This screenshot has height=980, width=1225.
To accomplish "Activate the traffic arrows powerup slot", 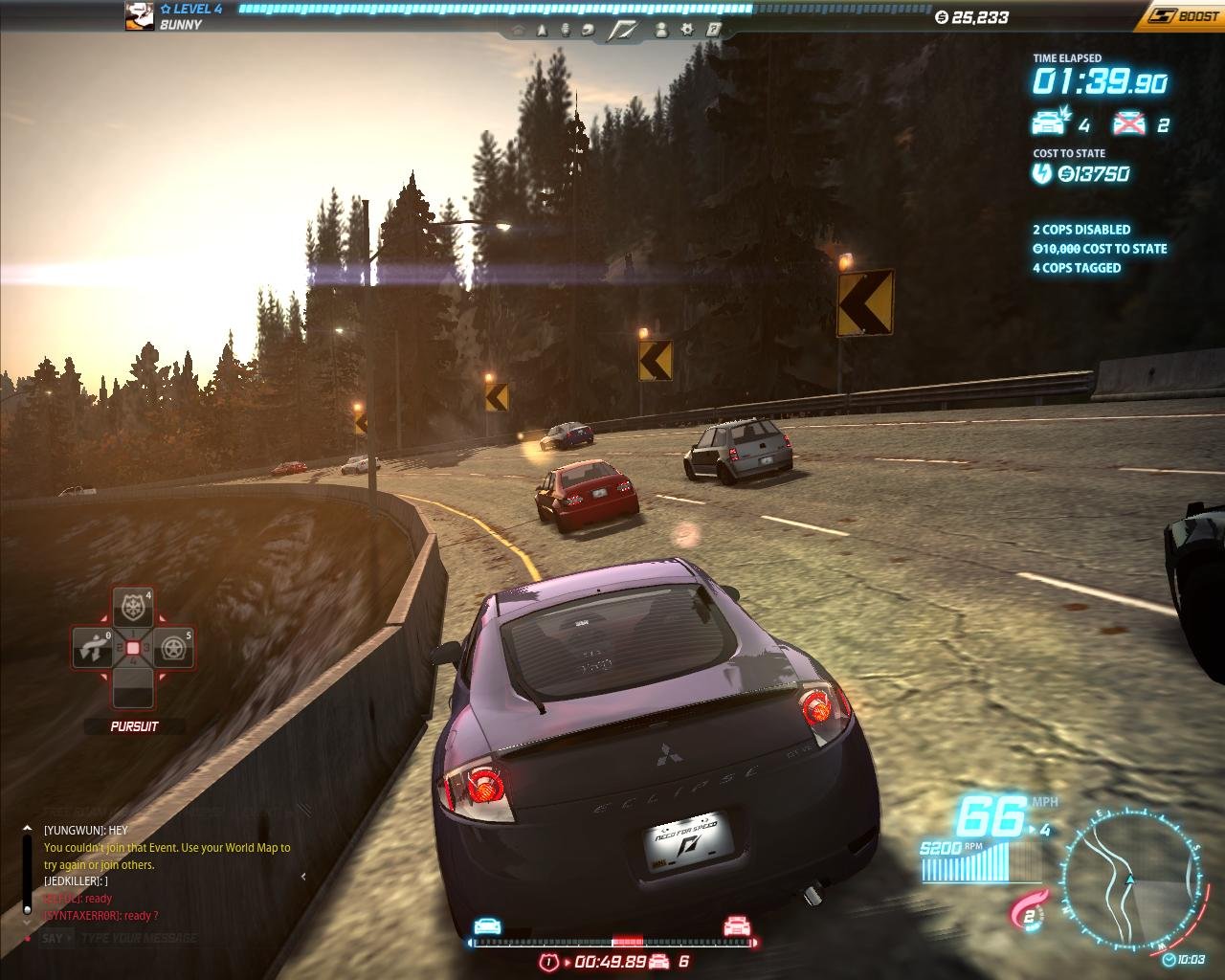I will pyautogui.click(x=92, y=648).
